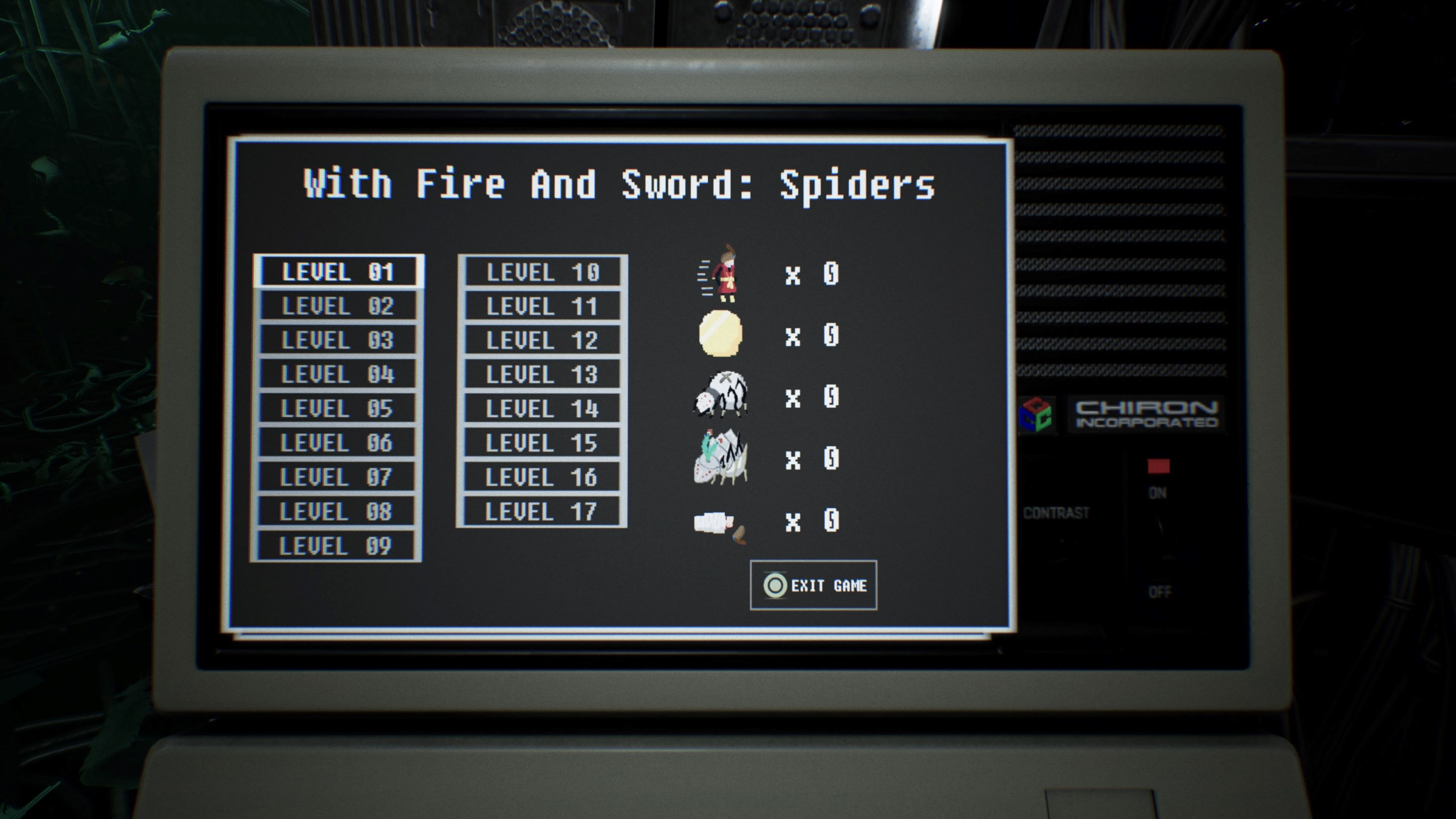
Task: Click the Exit Game button
Action: point(814,586)
